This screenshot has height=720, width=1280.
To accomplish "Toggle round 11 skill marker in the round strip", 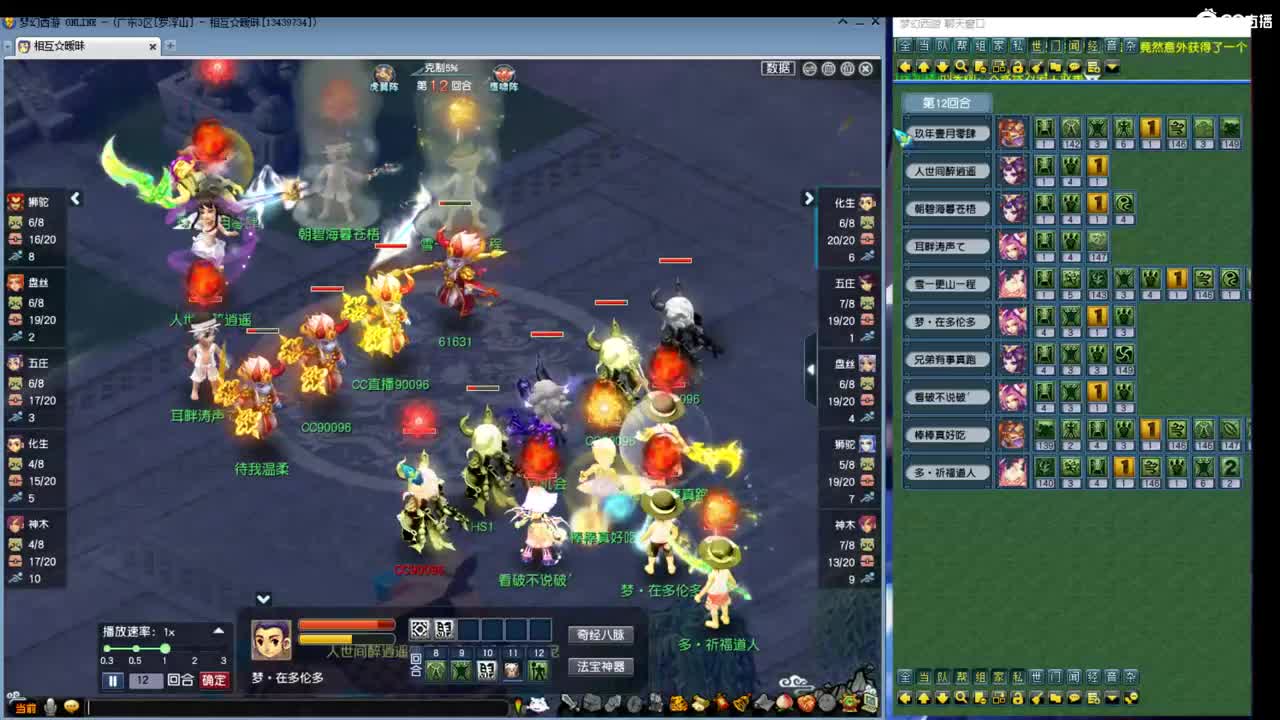I will pos(514,670).
